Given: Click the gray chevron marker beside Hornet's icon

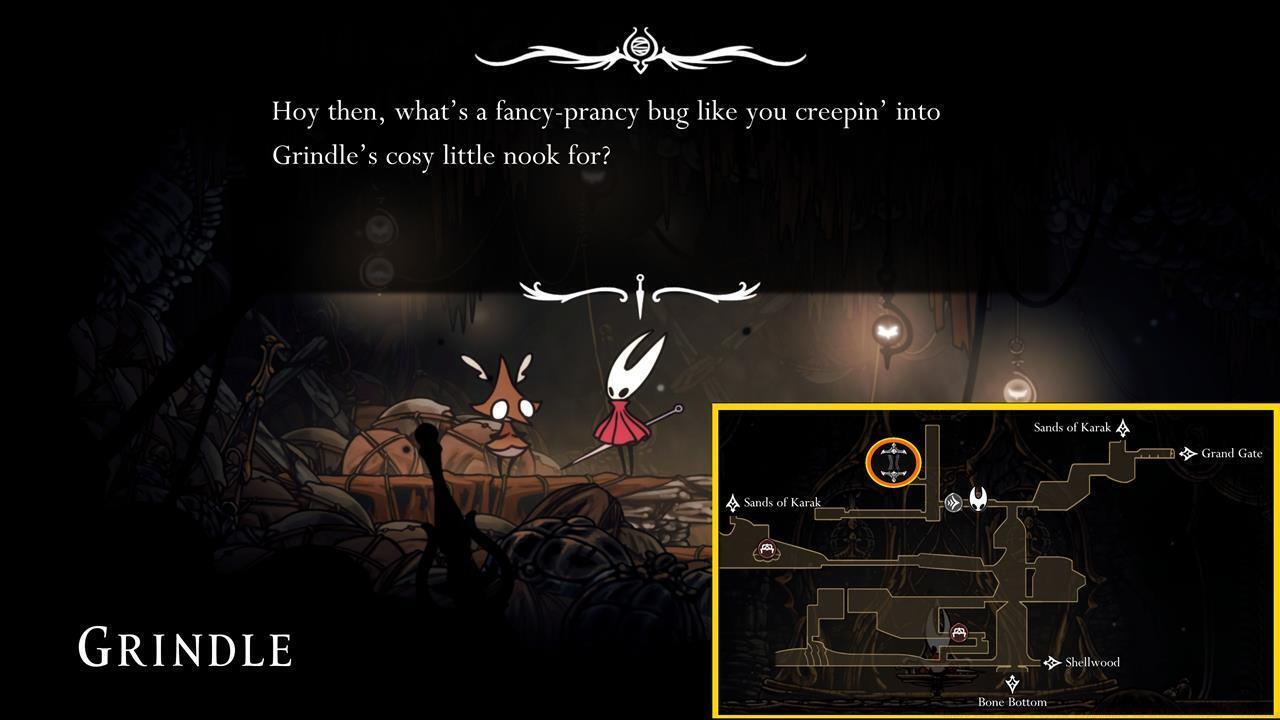Looking at the screenshot, I should [954, 502].
